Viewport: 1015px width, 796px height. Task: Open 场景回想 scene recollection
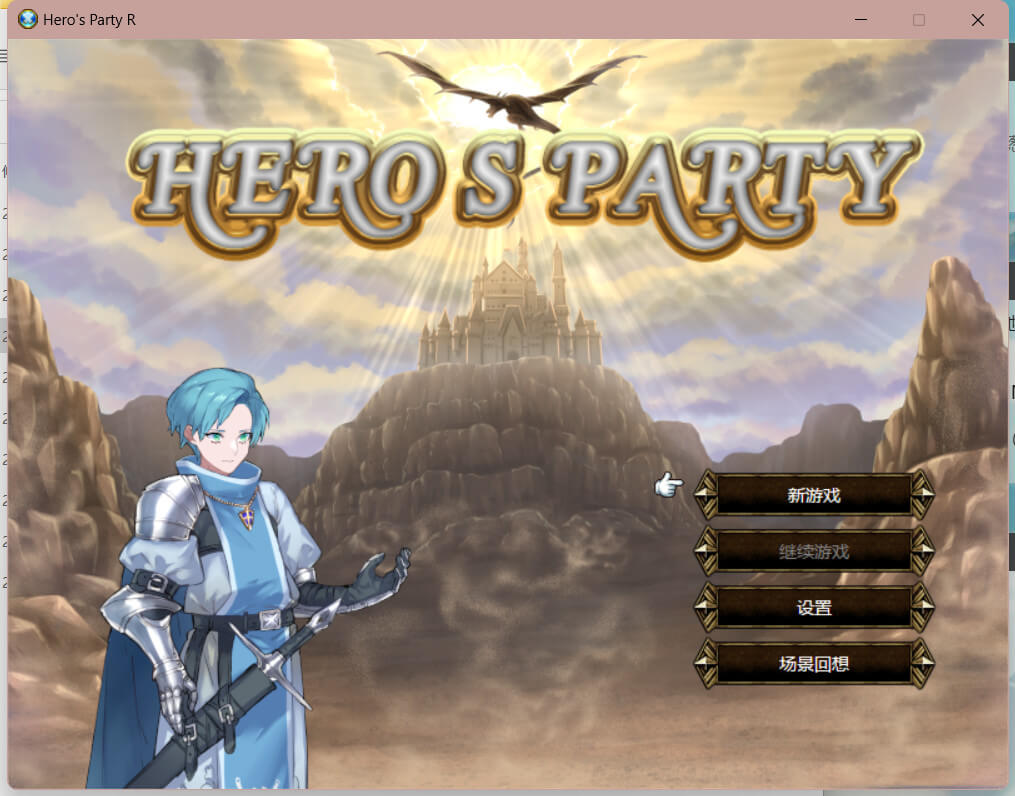(814, 663)
